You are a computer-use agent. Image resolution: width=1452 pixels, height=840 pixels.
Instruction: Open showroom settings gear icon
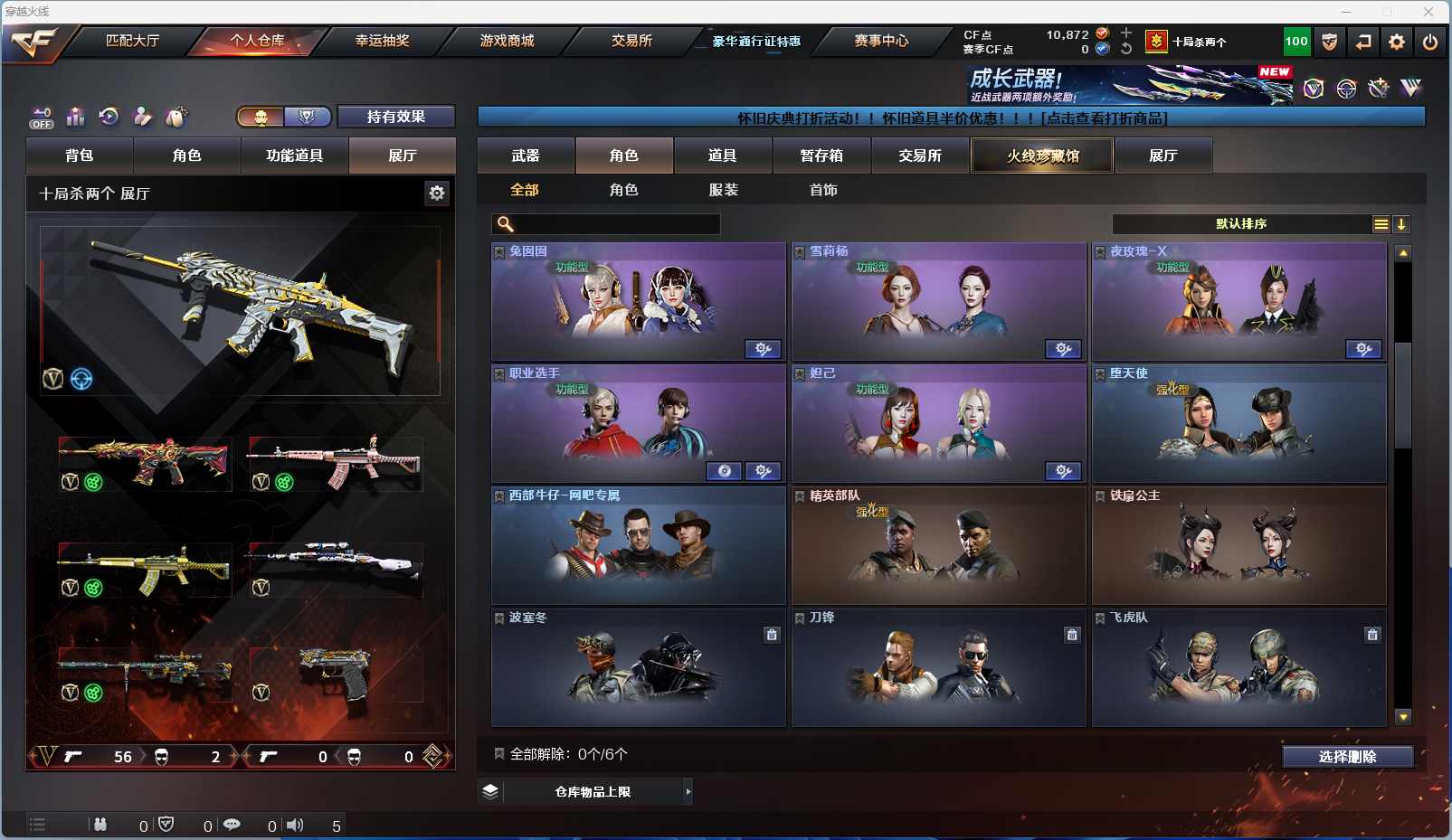[437, 193]
